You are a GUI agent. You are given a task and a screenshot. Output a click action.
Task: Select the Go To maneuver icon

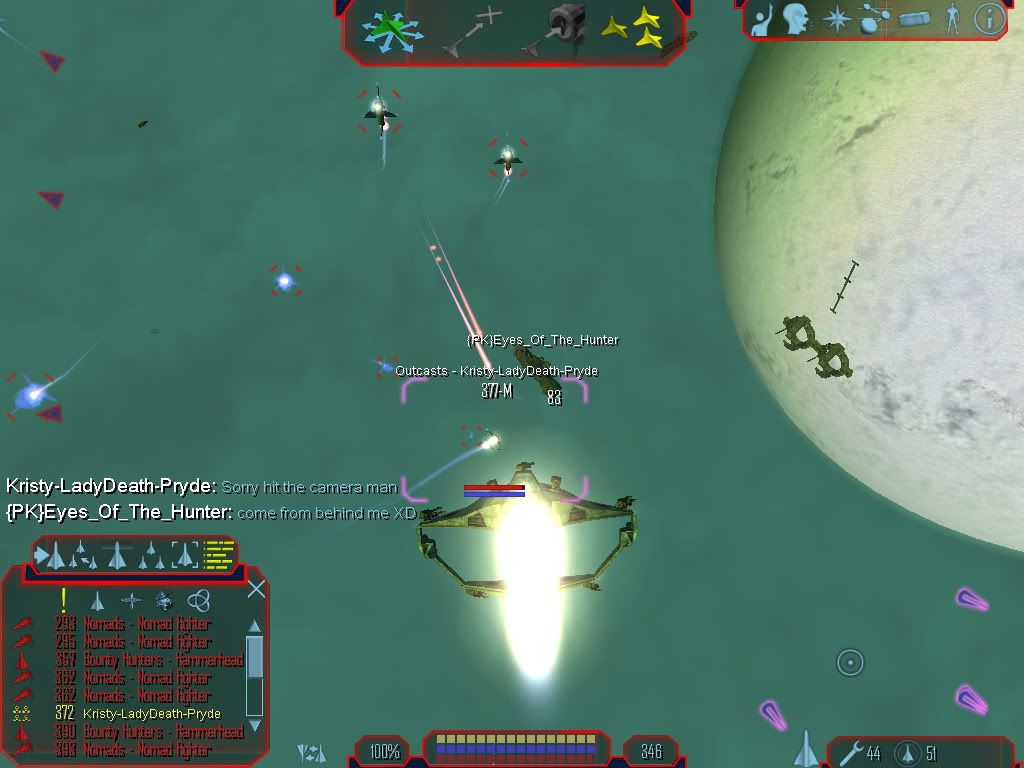[x=470, y=30]
